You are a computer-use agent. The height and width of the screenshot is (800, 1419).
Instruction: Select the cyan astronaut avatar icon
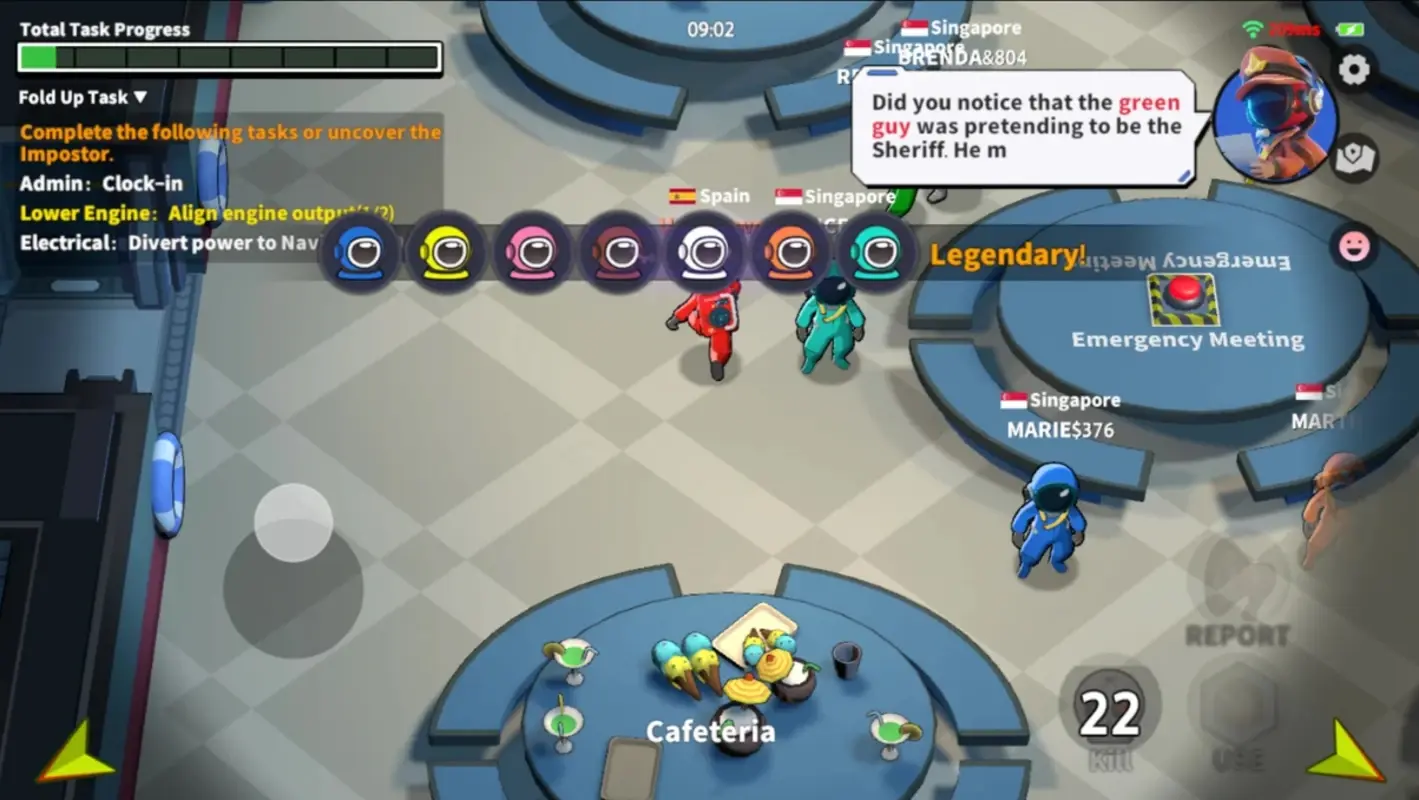point(875,252)
